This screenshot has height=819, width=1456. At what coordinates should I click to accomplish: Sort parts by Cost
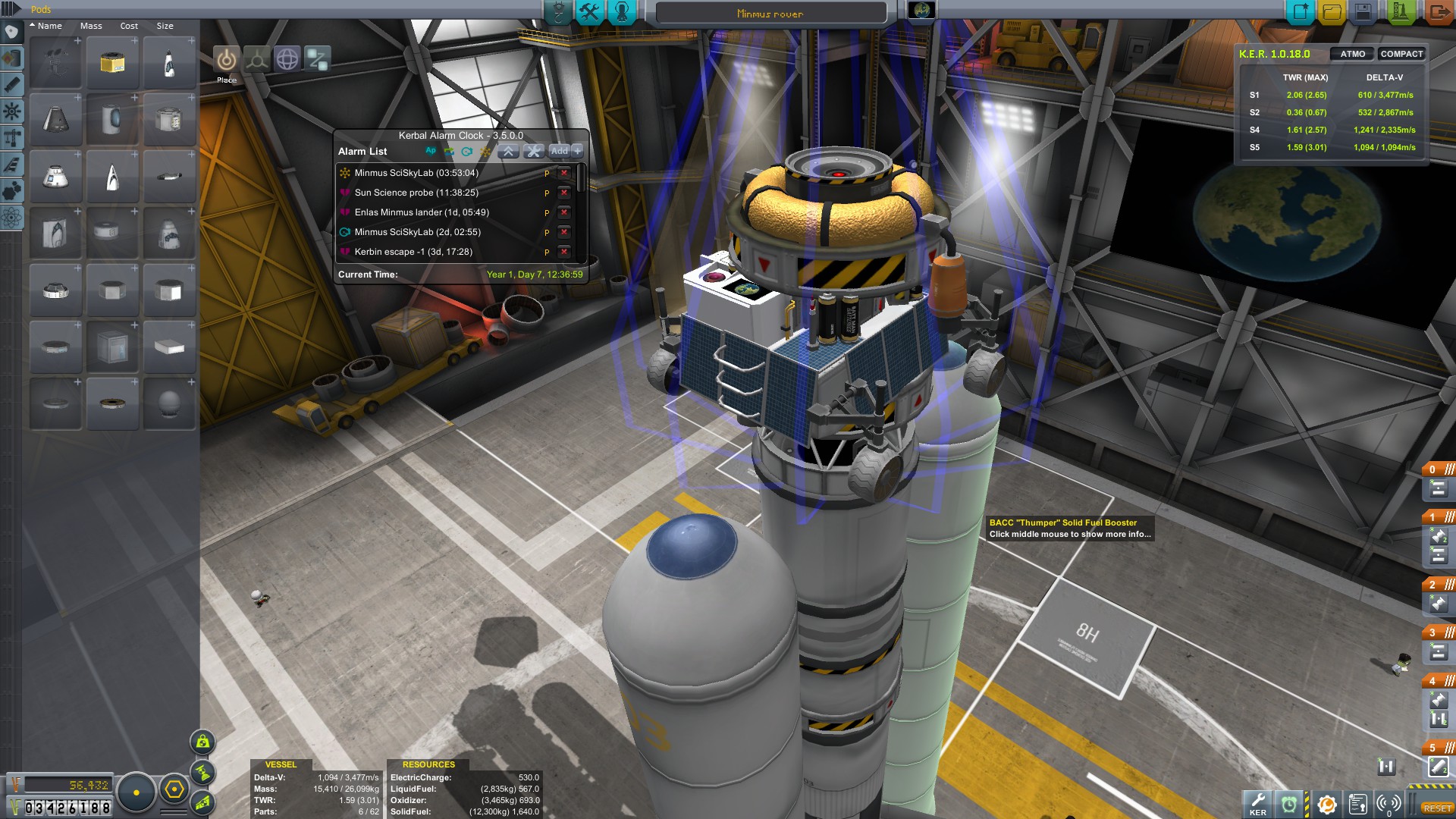pos(129,26)
